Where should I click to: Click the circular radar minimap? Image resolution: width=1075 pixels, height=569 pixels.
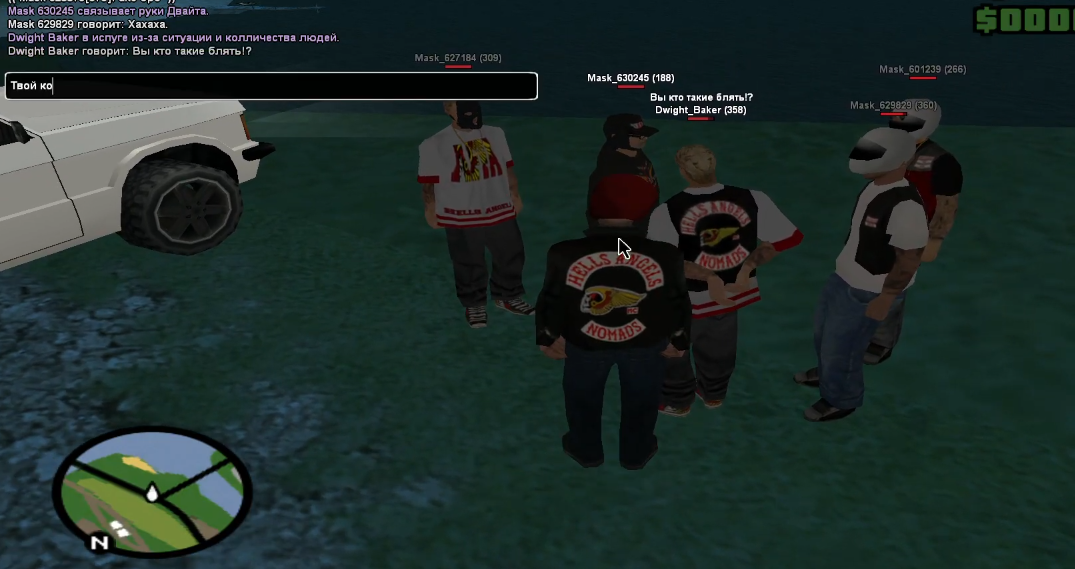(x=151, y=490)
